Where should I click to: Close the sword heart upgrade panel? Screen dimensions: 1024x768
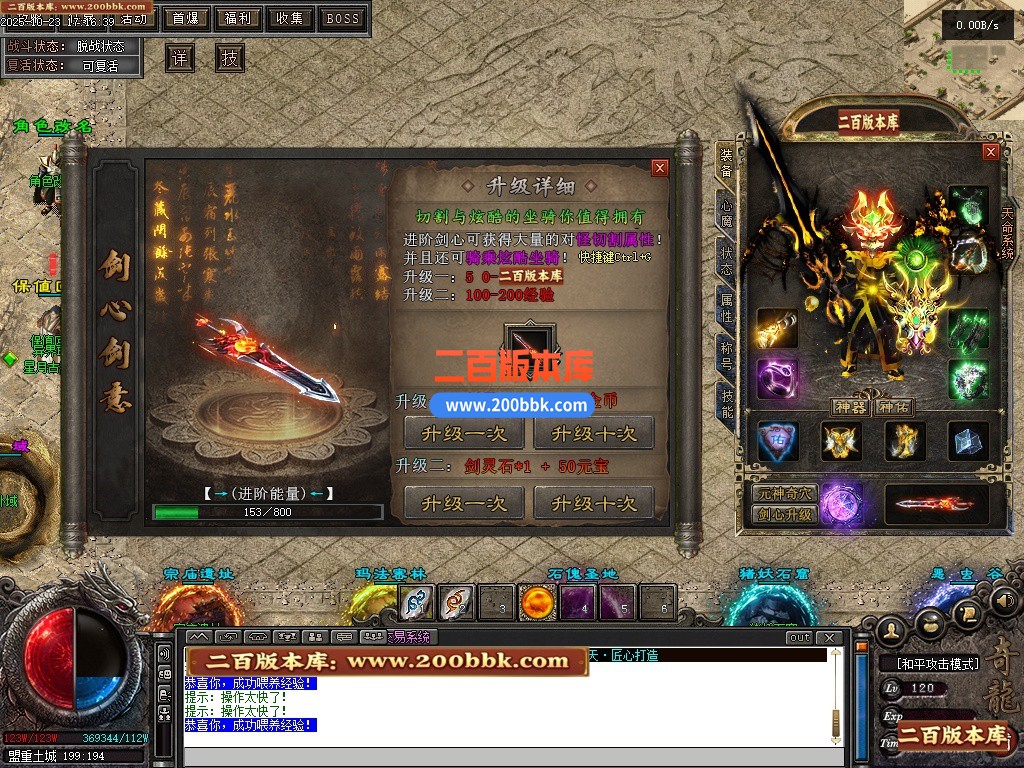(659, 168)
